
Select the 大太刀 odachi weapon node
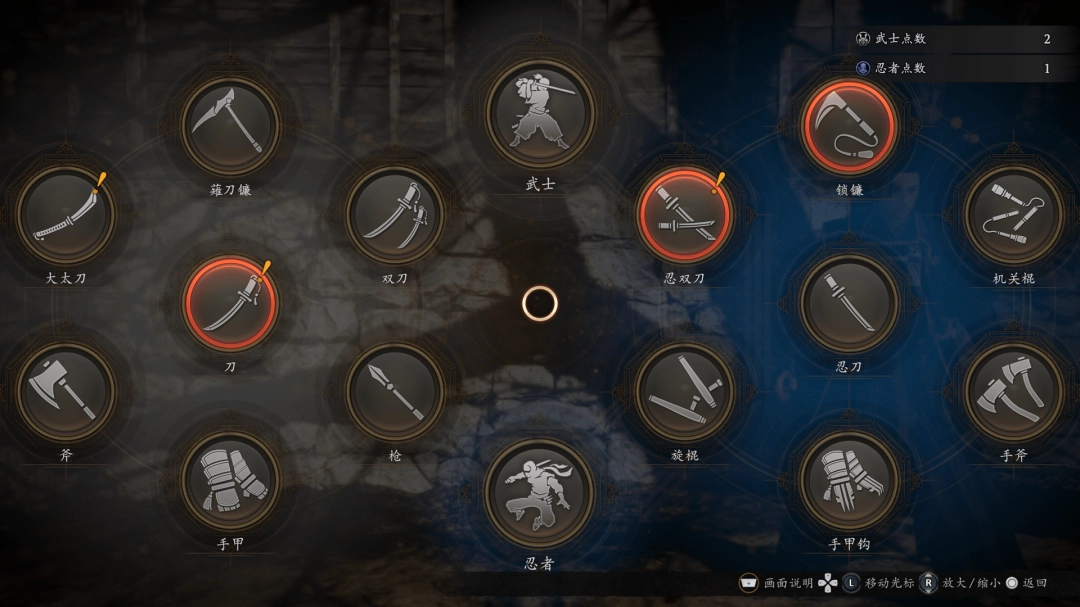66,215
